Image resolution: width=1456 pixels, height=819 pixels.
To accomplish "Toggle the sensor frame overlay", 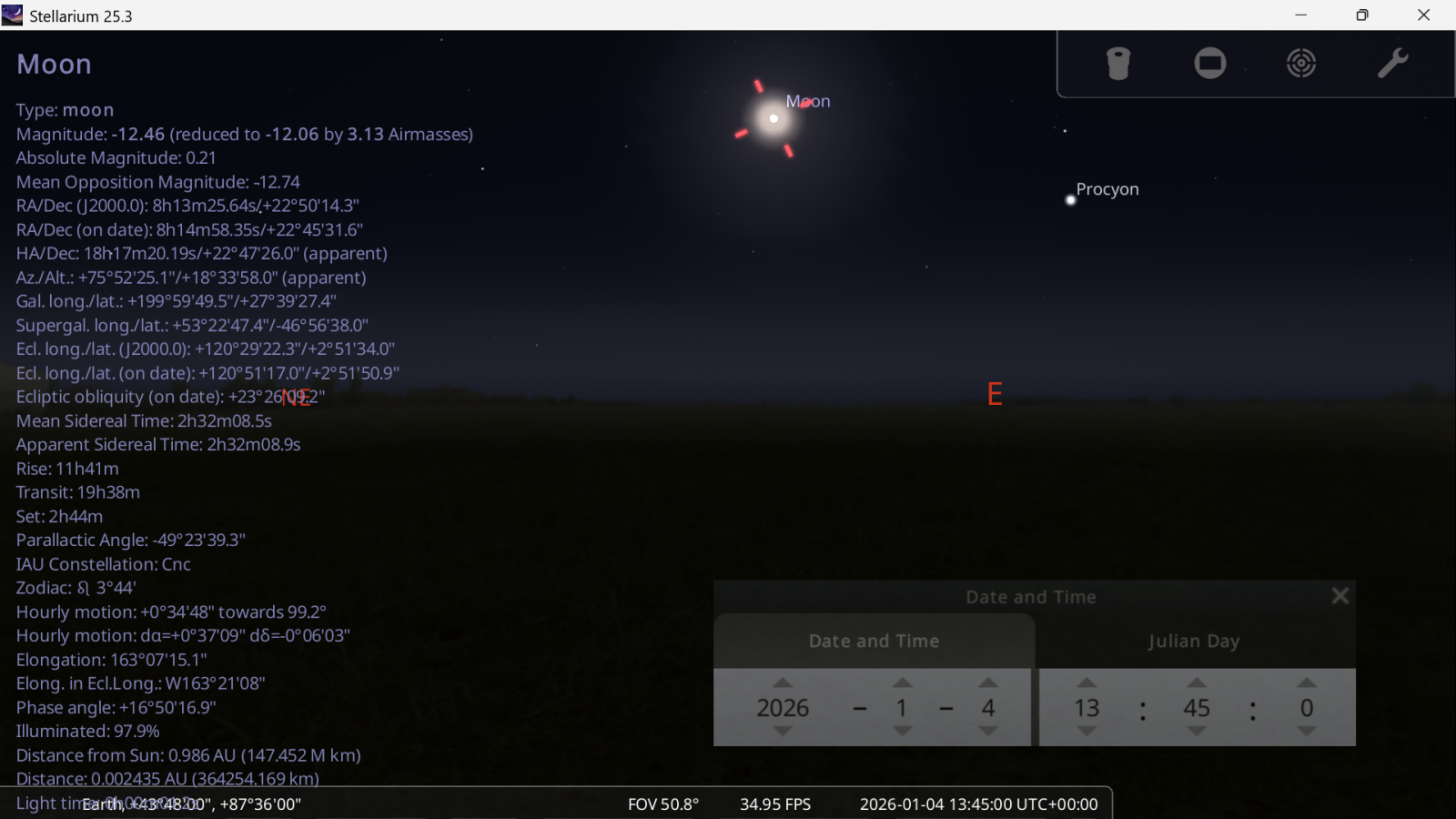I will pyautogui.click(x=1209, y=63).
